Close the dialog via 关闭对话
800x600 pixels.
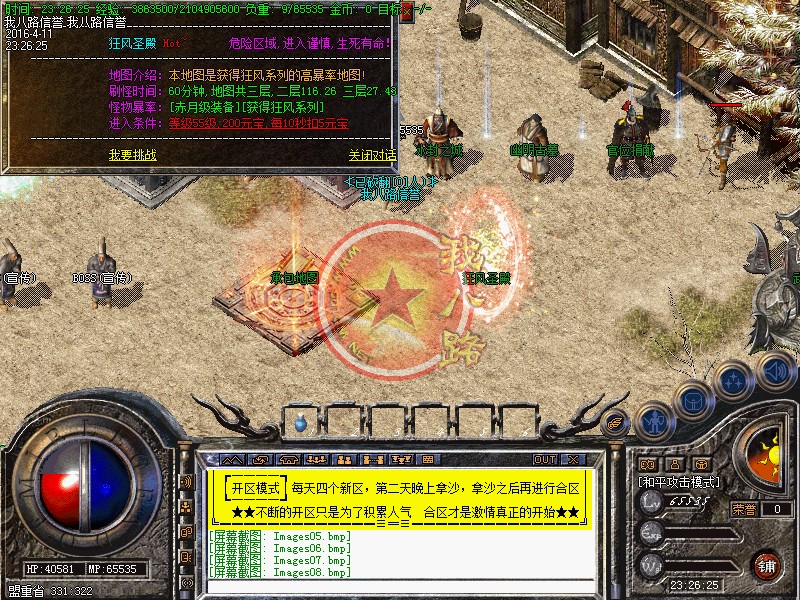(372, 155)
